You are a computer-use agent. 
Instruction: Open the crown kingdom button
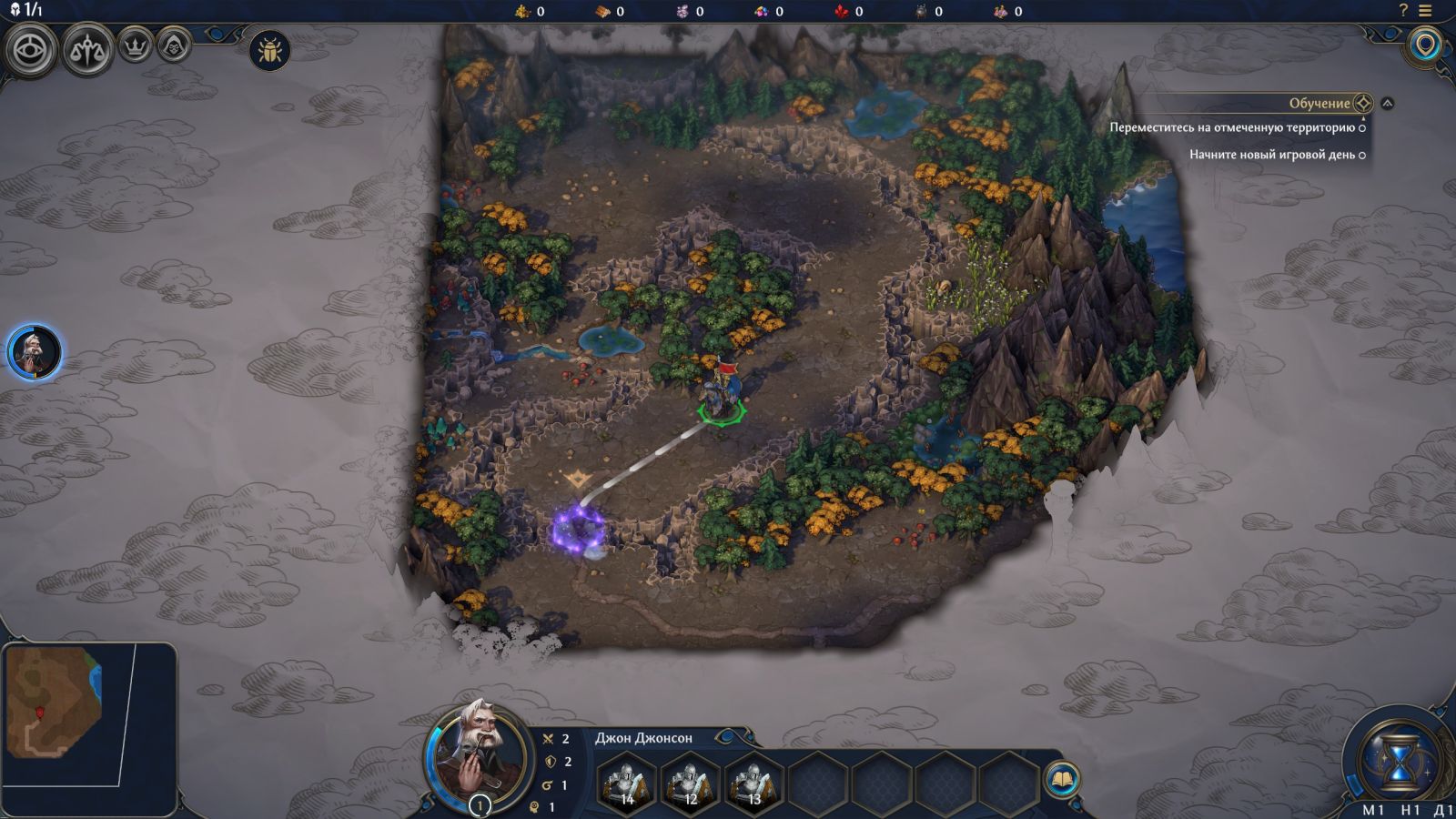[135, 45]
